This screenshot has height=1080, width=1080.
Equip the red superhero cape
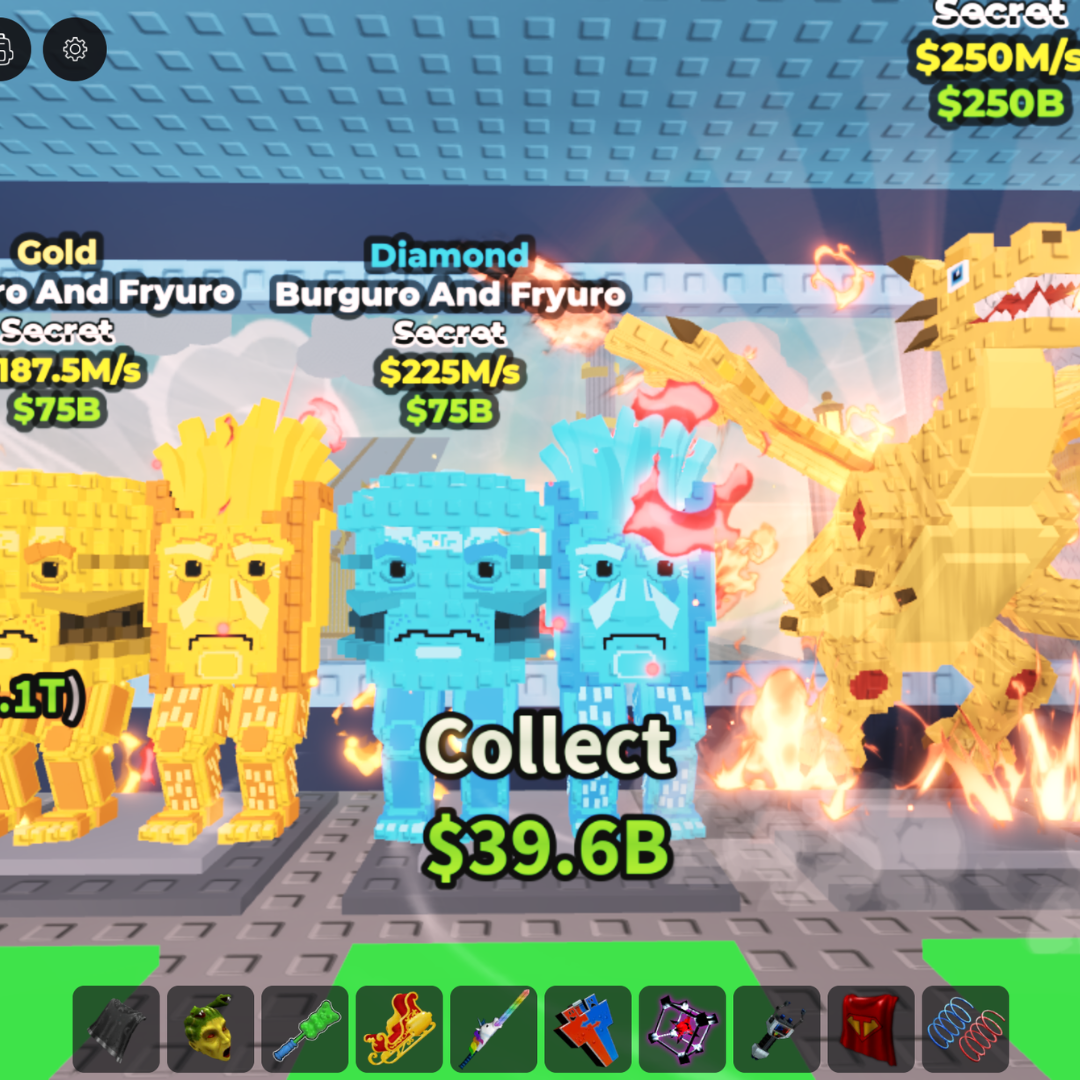pos(871,1029)
